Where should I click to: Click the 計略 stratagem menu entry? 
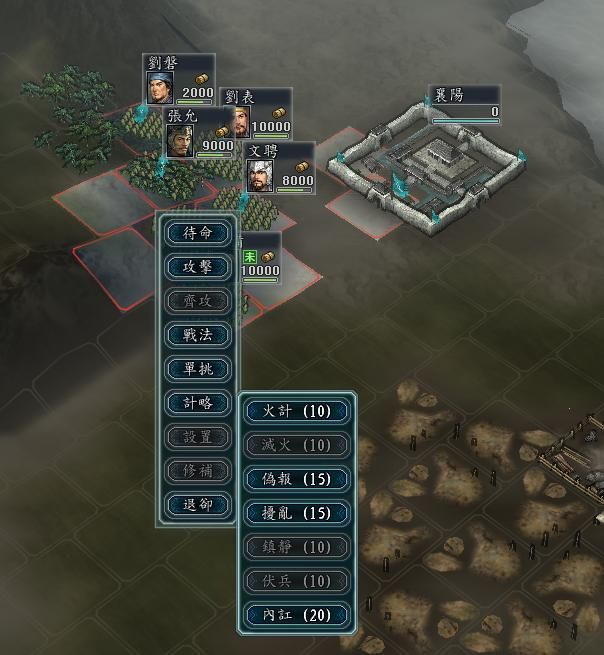[198, 403]
